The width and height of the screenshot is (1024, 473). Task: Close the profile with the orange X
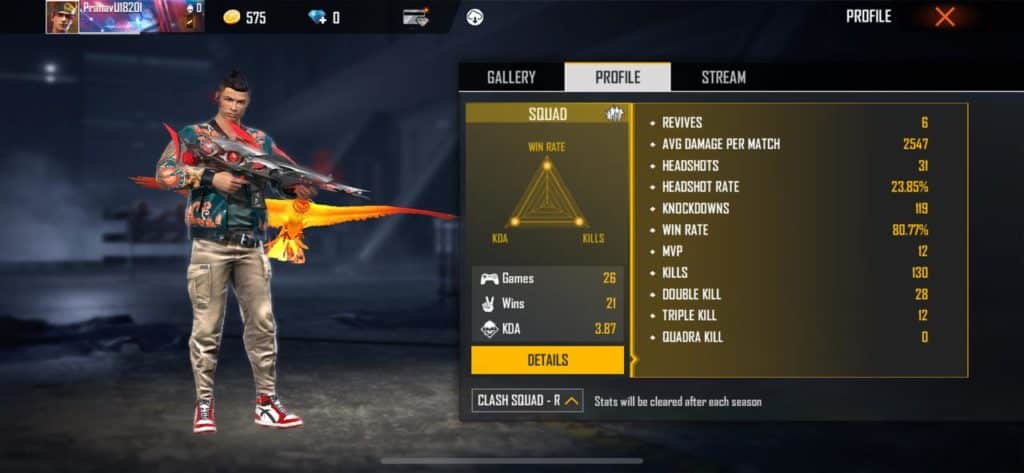(944, 16)
